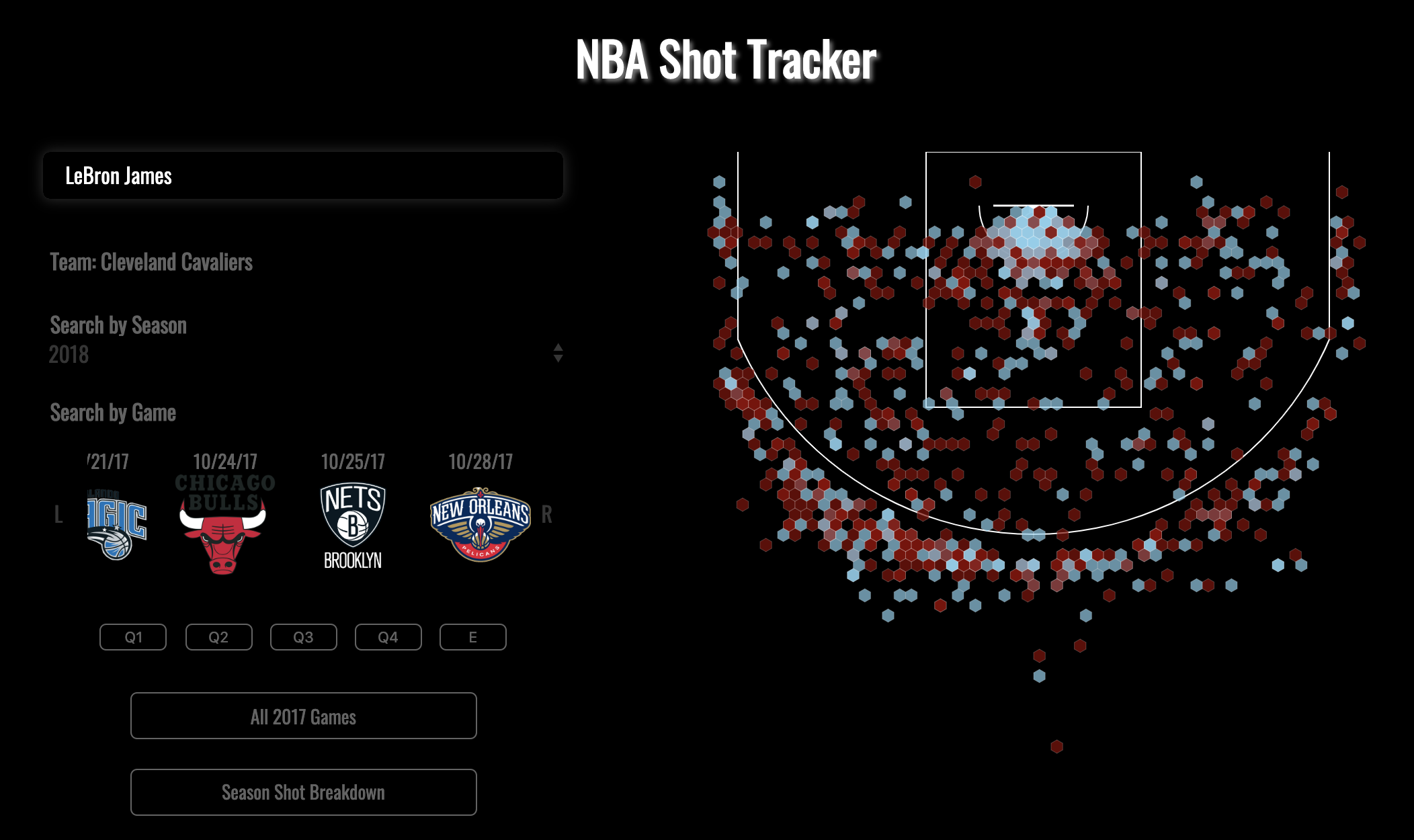1414x840 pixels.
Task: Show later games with the R arrow
Action: tap(547, 515)
